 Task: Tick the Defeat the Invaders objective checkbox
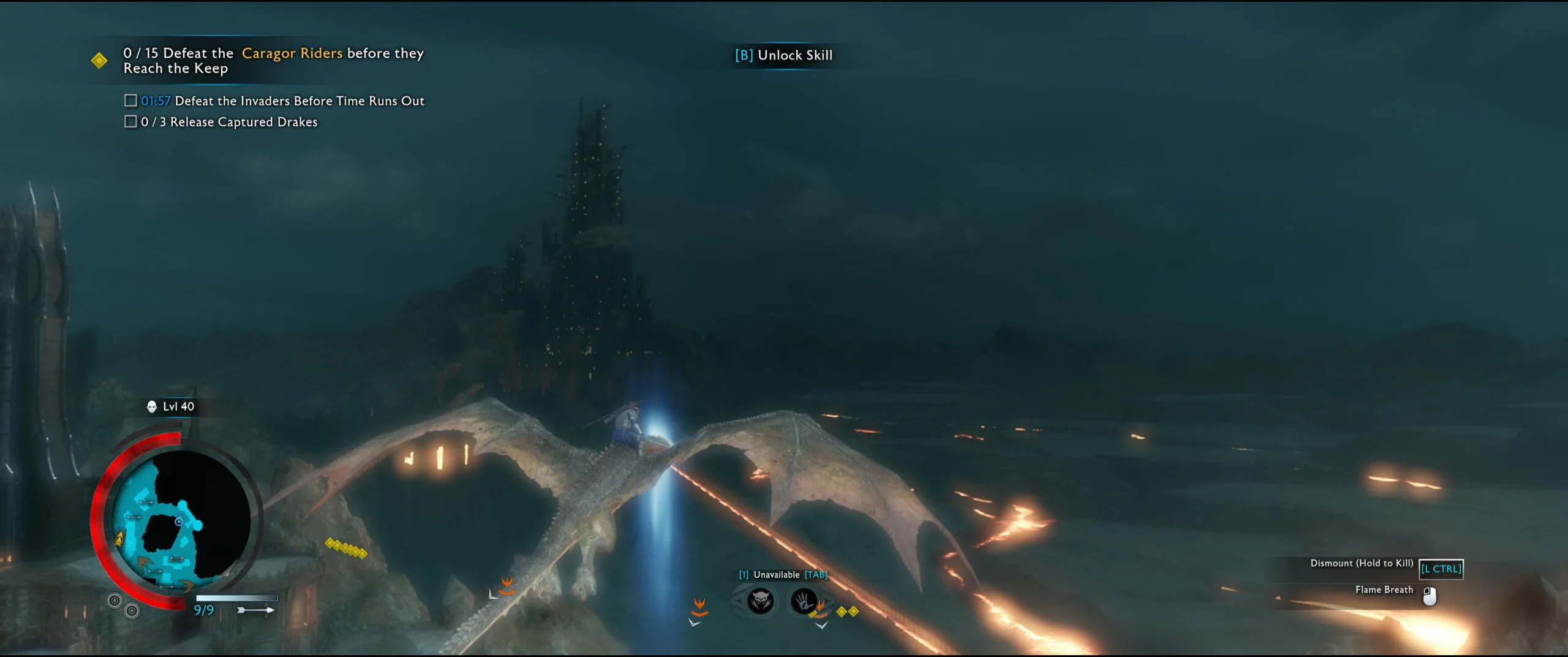[x=130, y=101]
